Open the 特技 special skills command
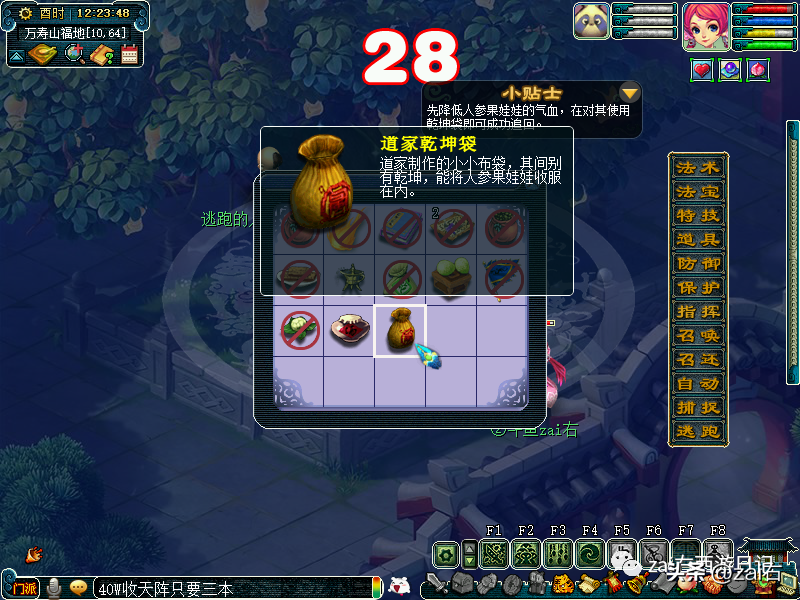Viewport: 800px width, 600px height. [x=698, y=215]
